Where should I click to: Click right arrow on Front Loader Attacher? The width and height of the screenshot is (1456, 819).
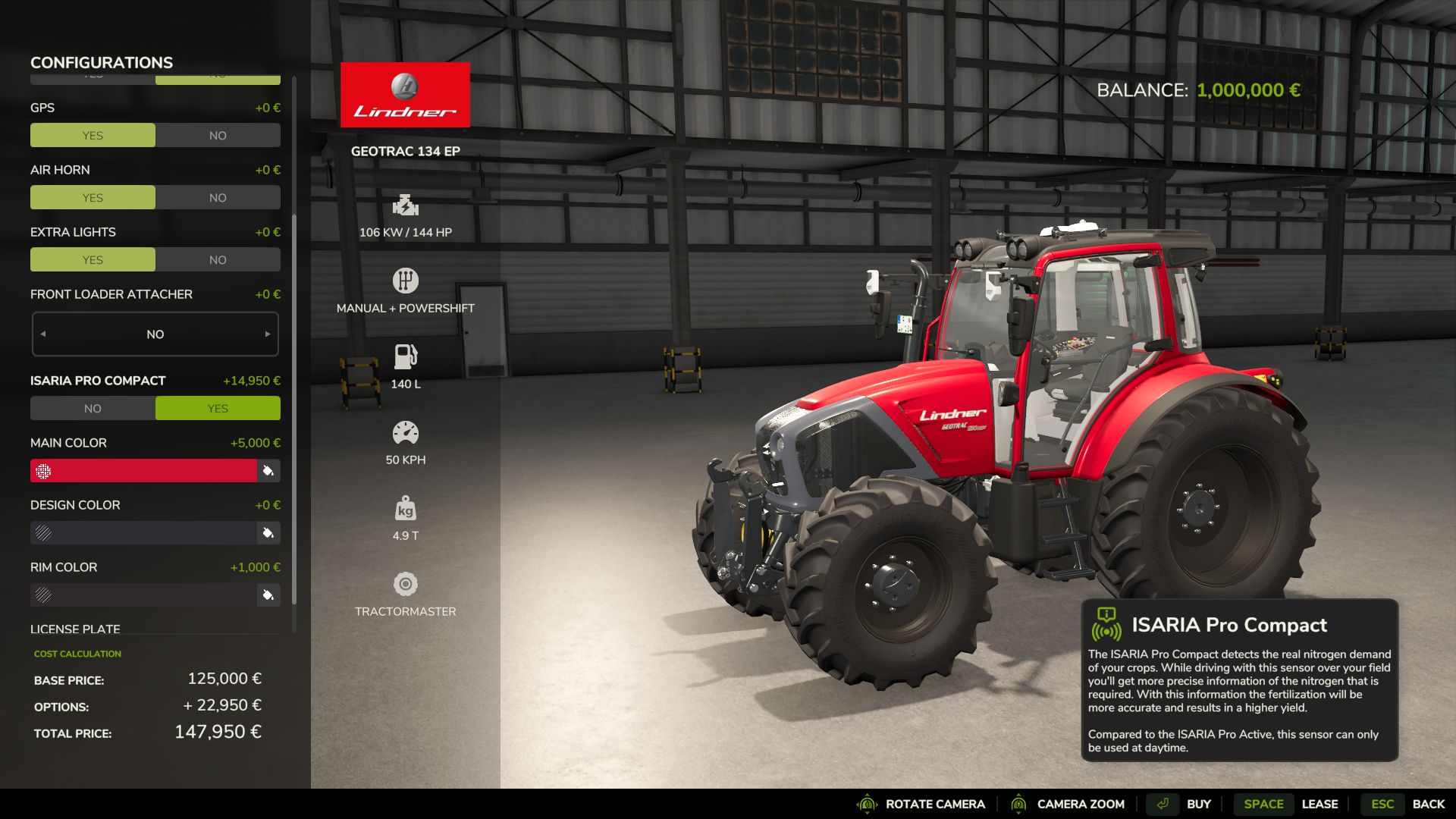tap(267, 334)
